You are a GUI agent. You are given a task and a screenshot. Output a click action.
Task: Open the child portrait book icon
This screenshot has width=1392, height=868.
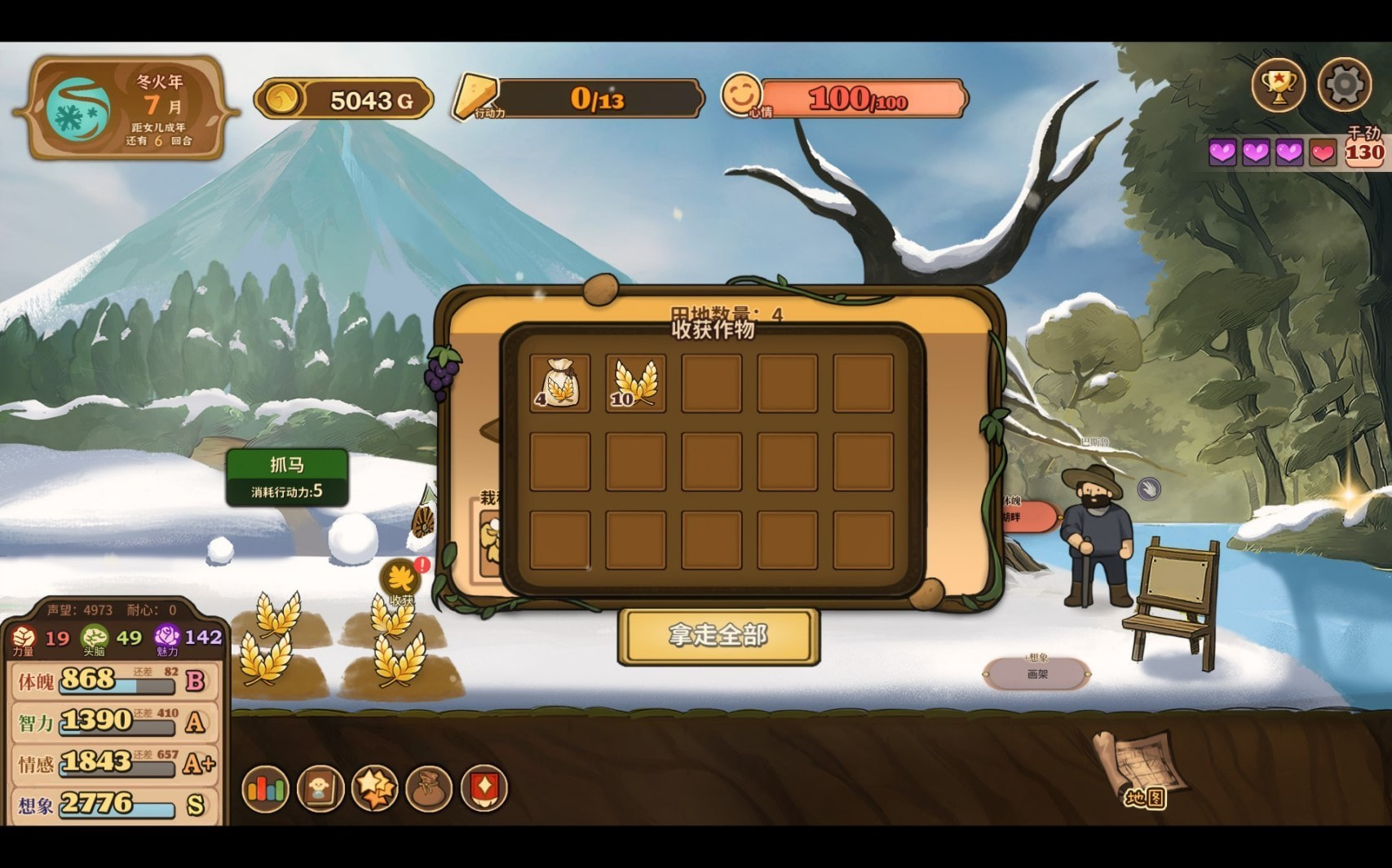click(320, 789)
